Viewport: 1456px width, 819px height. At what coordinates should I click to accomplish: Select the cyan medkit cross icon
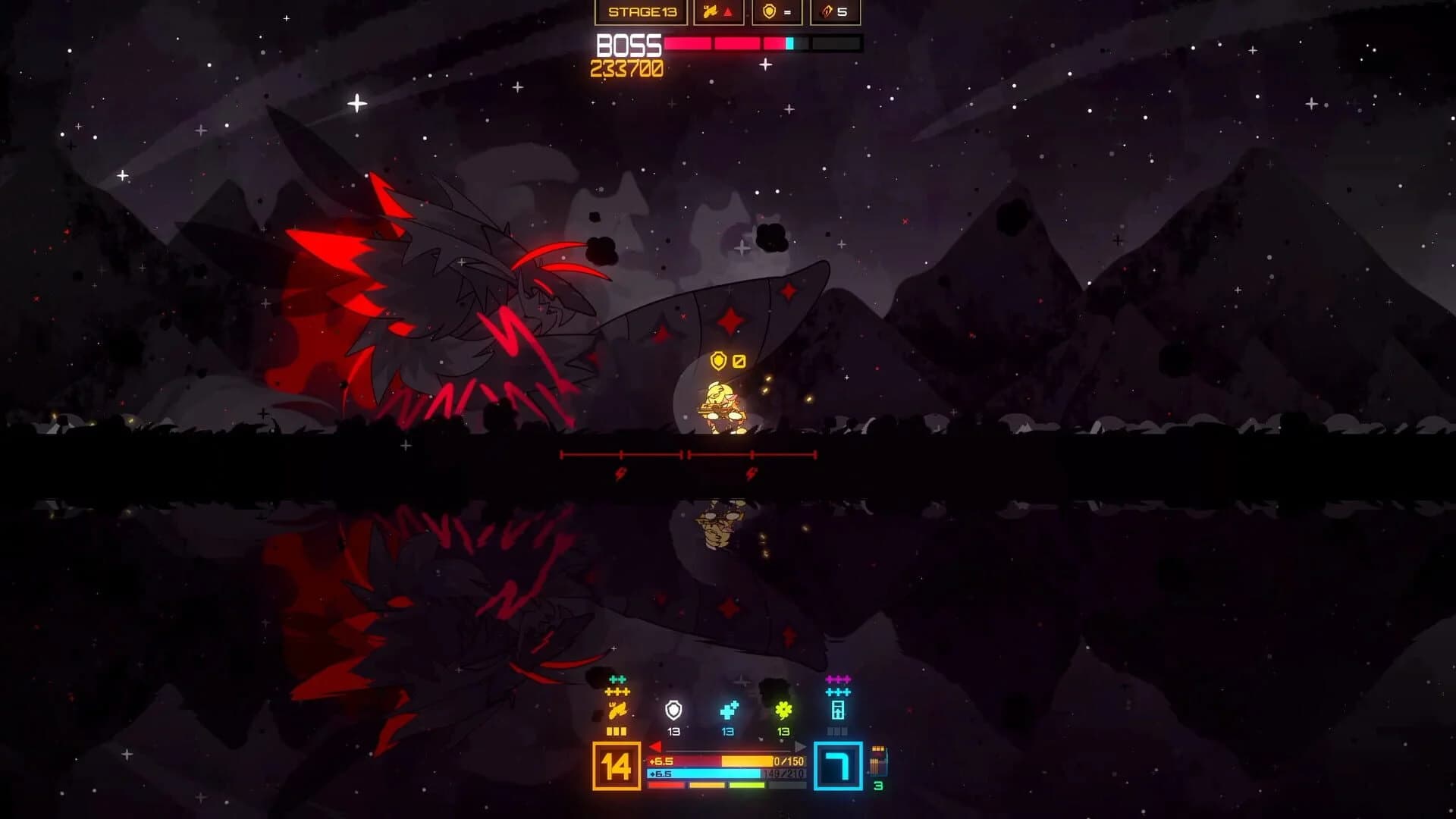point(728,709)
